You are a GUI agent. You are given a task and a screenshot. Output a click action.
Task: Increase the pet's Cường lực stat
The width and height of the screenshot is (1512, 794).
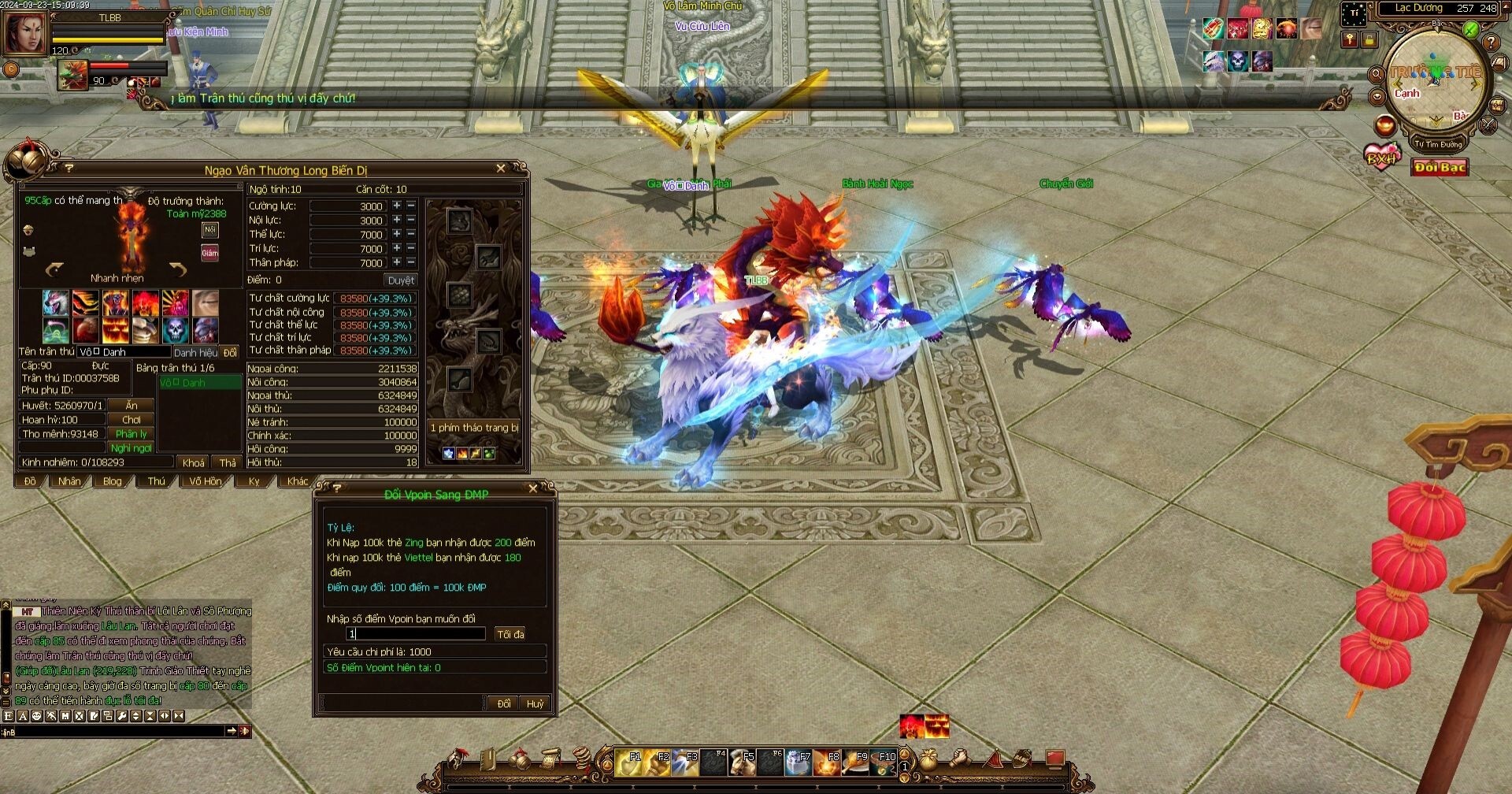pyautogui.click(x=397, y=206)
